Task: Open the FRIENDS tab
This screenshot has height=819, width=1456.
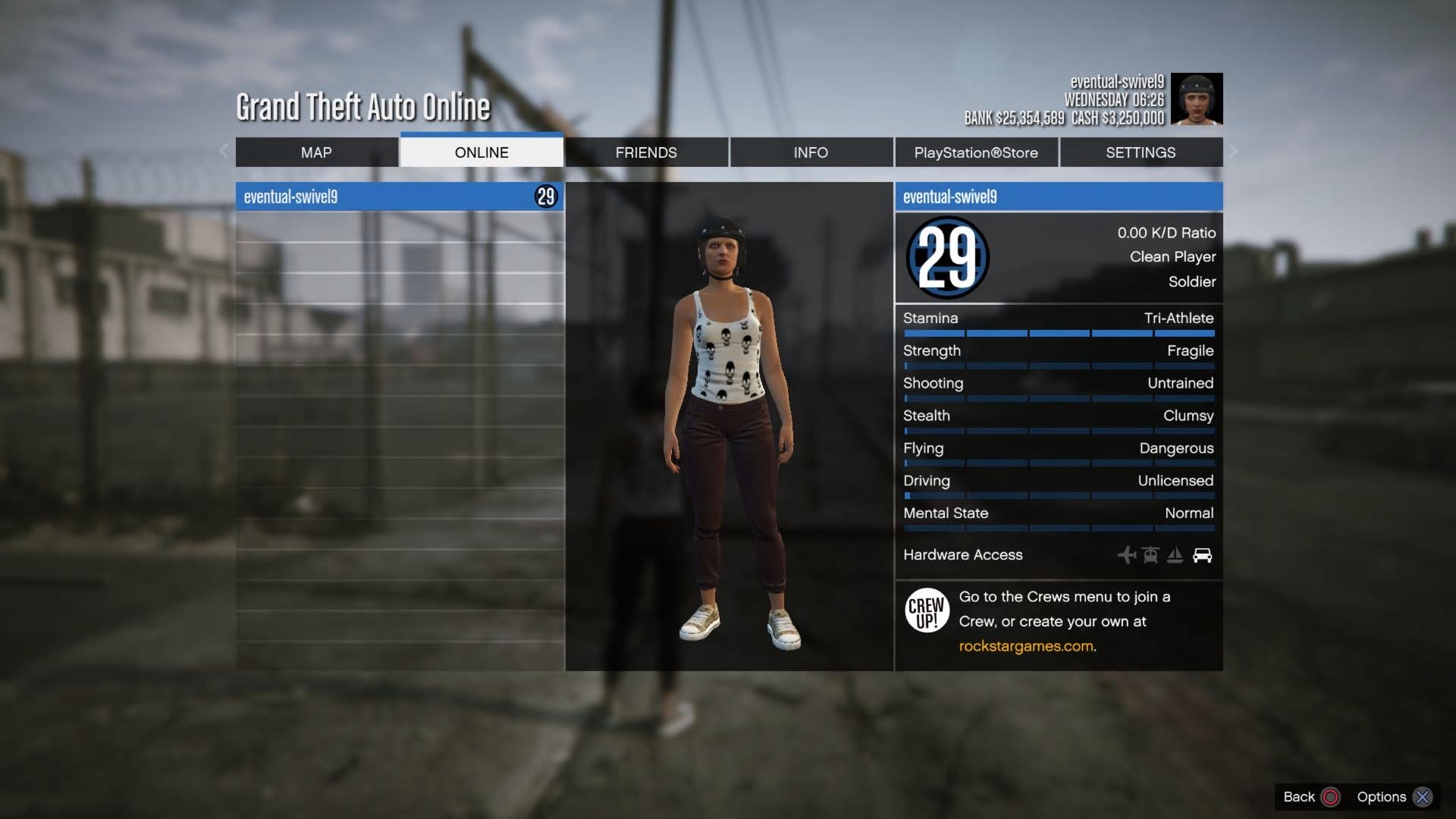Action: 646,152
